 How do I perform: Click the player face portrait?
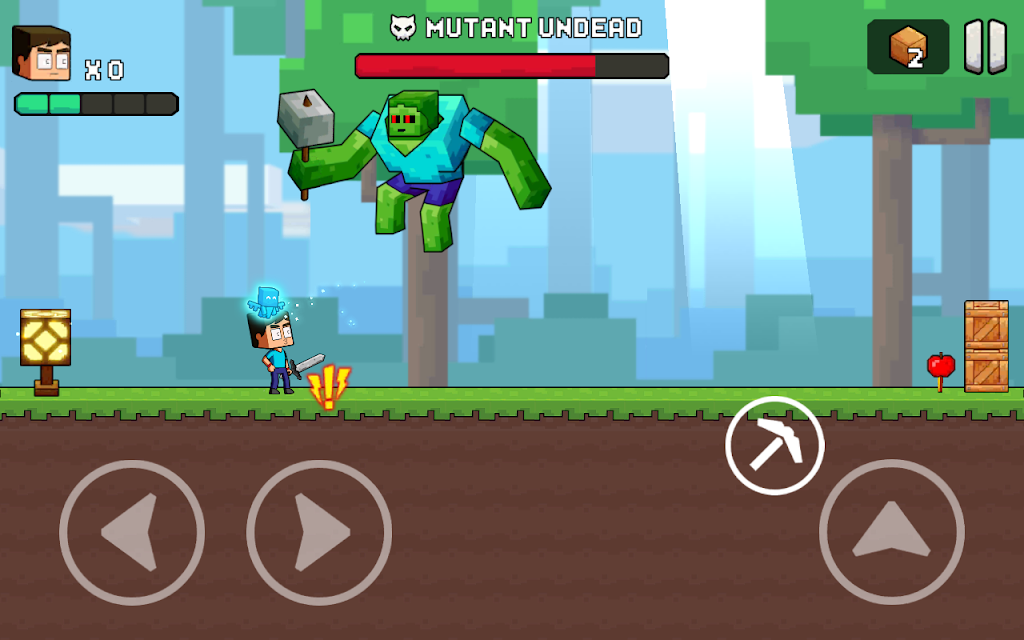[42, 54]
